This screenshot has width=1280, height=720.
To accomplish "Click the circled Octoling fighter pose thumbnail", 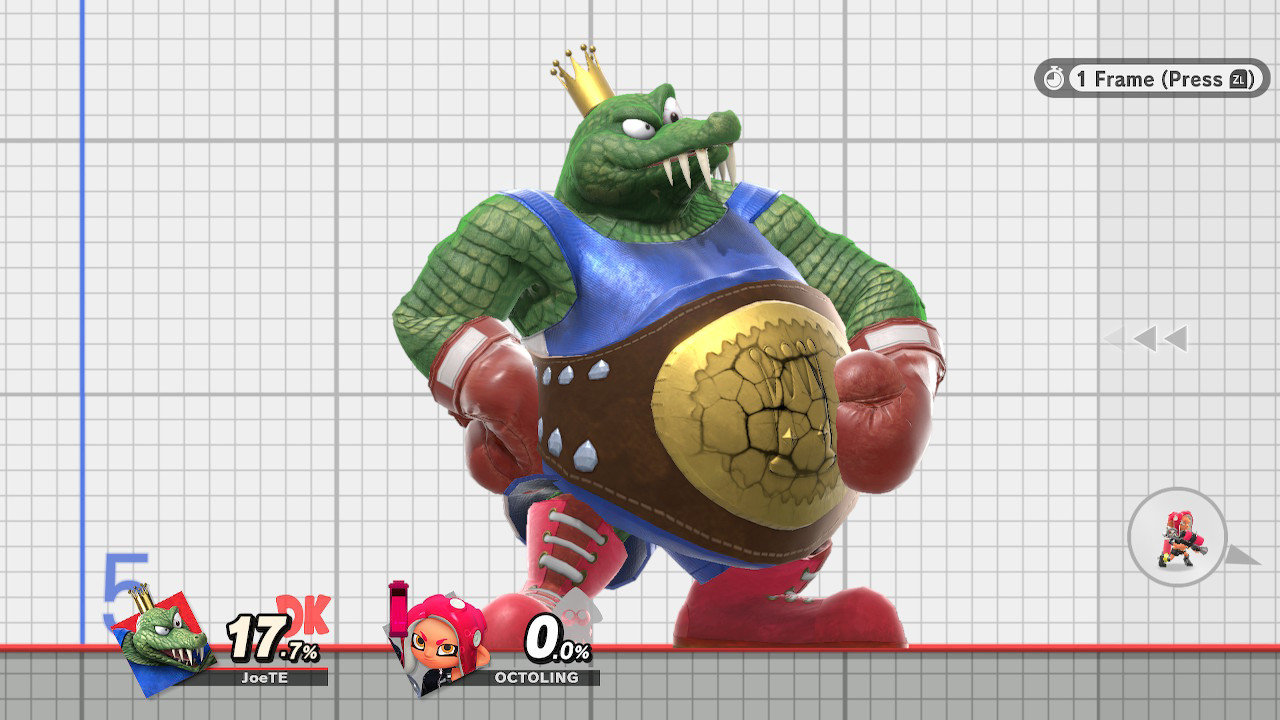I will pyautogui.click(x=1177, y=537).
